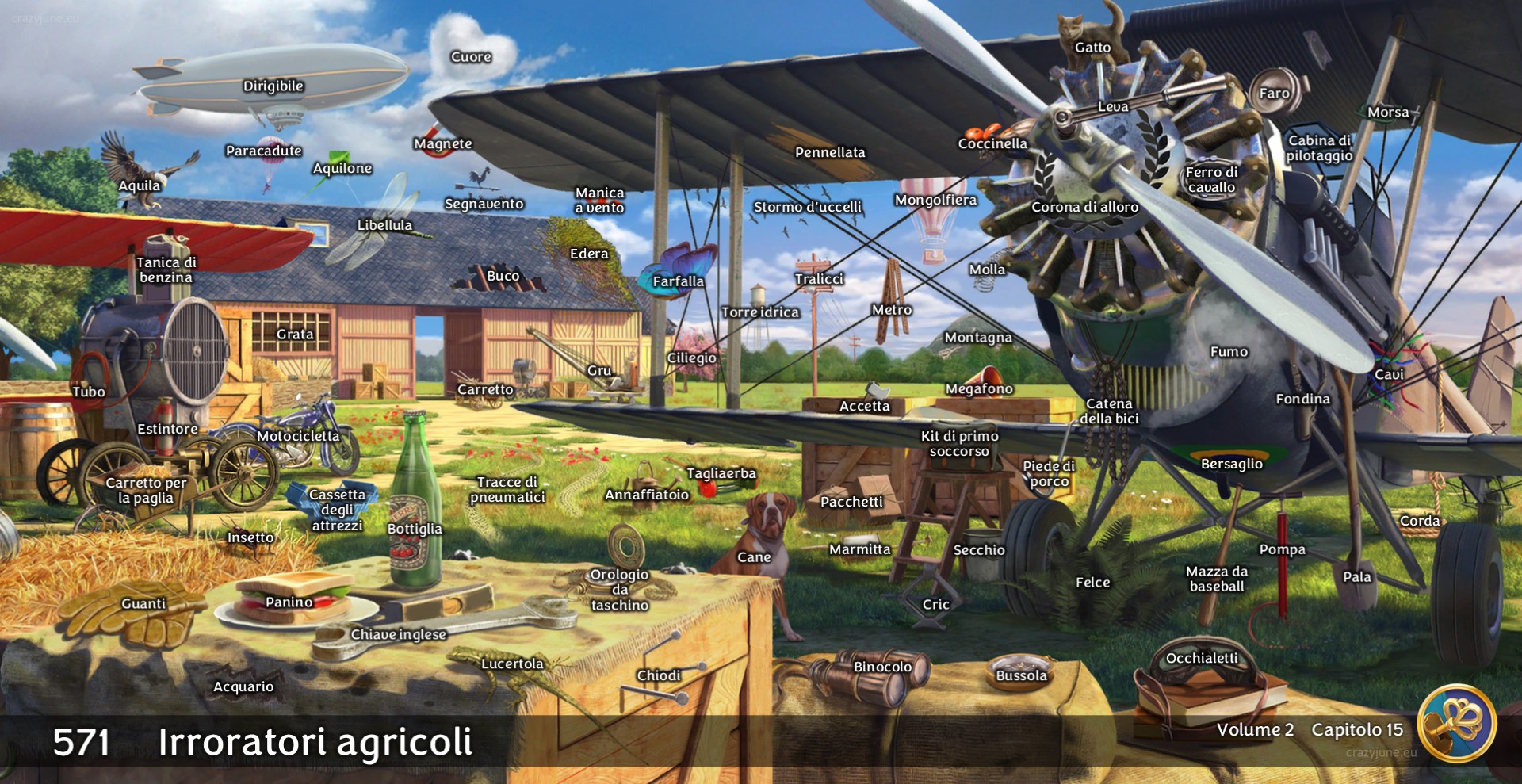Screen dimensions: 1522x784
Task: Click the golden key emblem badge
Action: [1456, 723]
